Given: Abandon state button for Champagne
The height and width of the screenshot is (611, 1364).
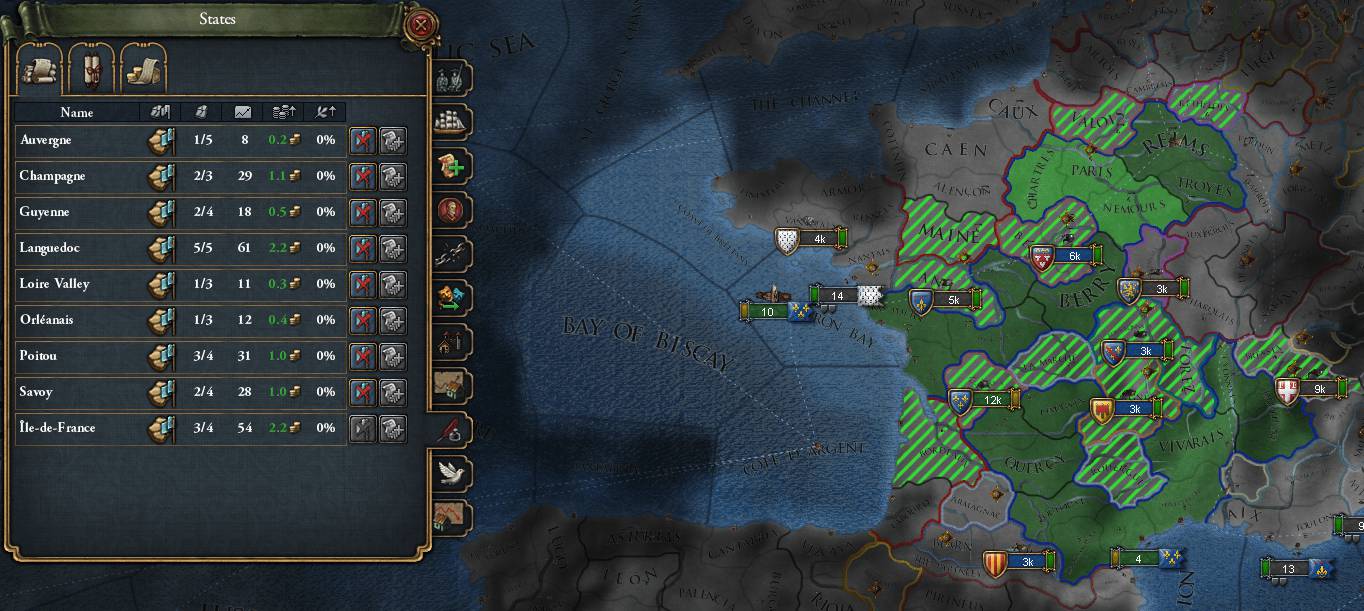Looking at the screenshot, I should (362, 176).
